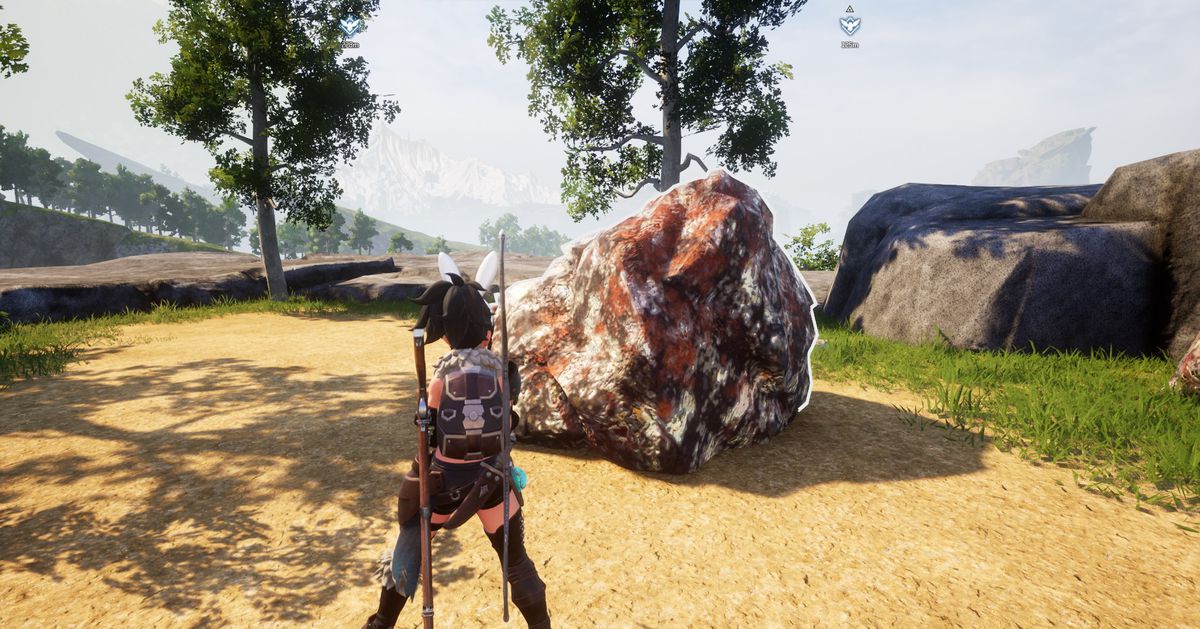Click the waypoint marker not labeled 125m
Image resolution: width=1200 pixels, height=629 pixels.
[x=351, y=27]
